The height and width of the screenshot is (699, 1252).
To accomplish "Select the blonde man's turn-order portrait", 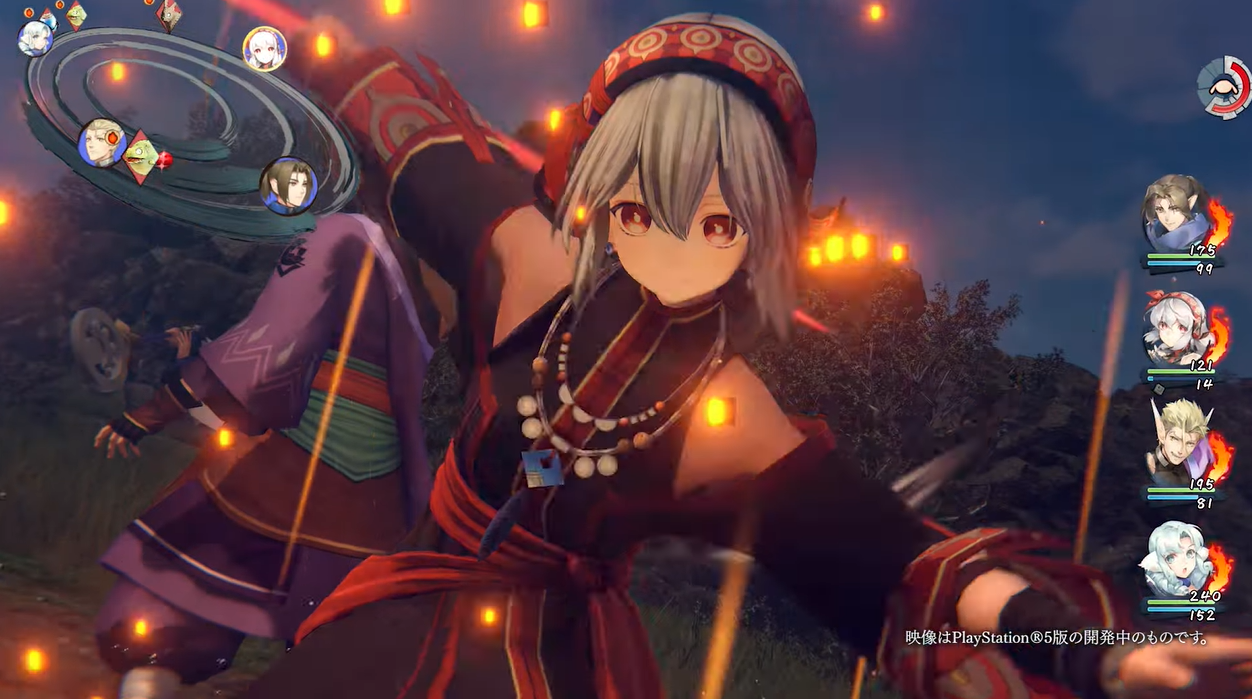I will tap(102, 143).
